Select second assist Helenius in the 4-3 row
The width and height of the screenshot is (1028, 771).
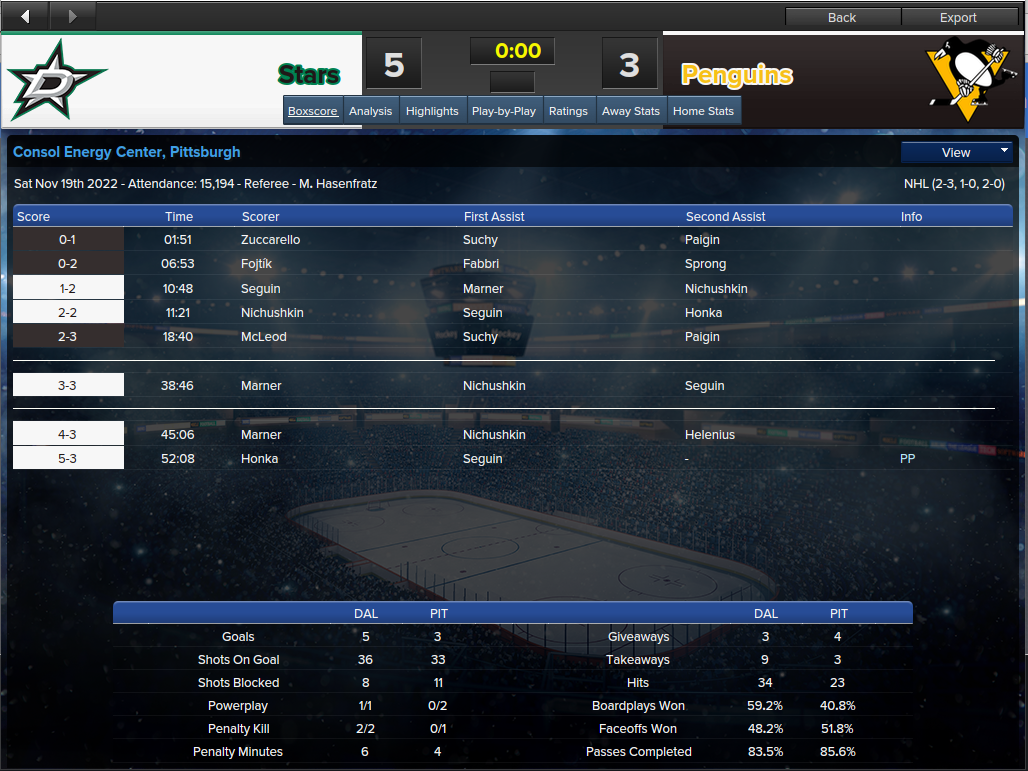pyautogui.click(x=710, y=435)
